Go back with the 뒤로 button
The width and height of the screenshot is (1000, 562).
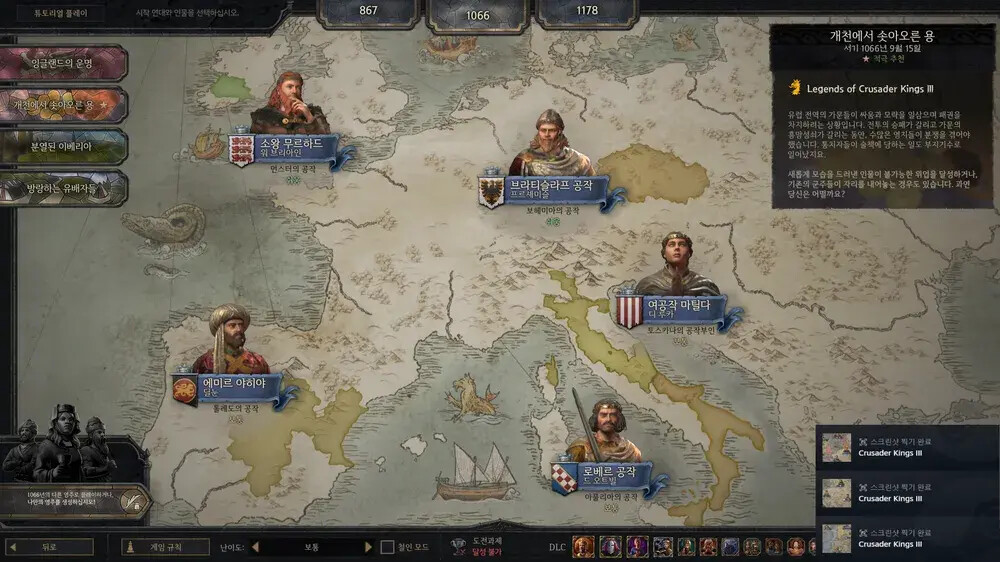pyautogui.click(x=50, y=547)
